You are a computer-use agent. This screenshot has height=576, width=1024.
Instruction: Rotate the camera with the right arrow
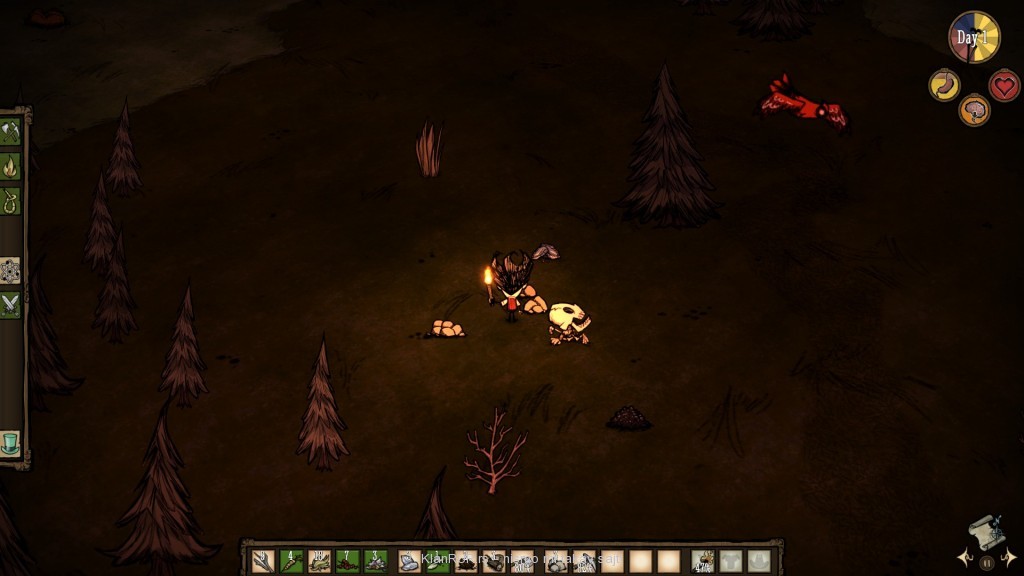click(x=1010, y=556)
